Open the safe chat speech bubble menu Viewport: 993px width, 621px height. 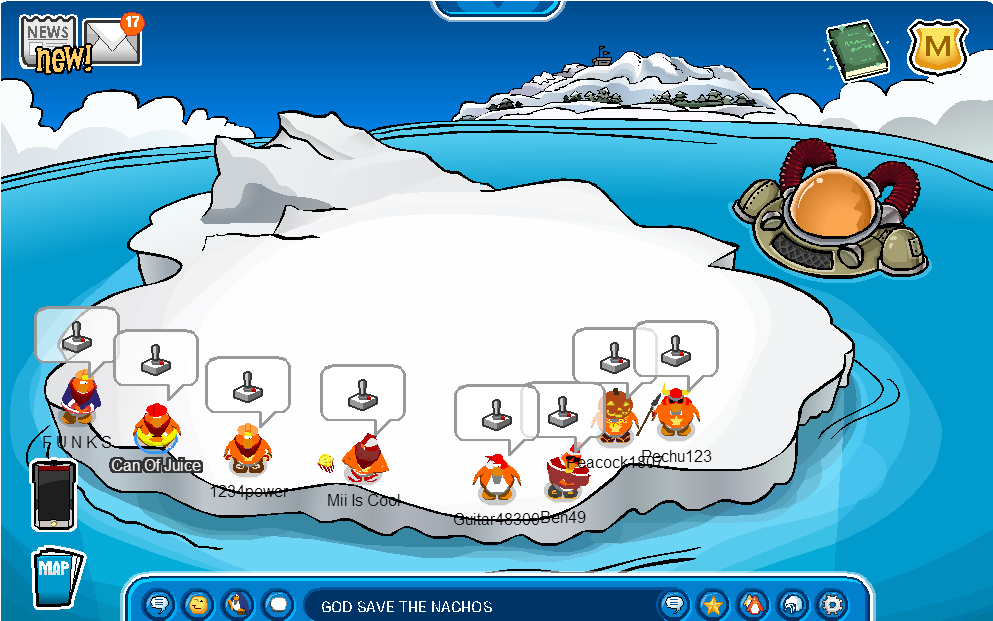160,604
